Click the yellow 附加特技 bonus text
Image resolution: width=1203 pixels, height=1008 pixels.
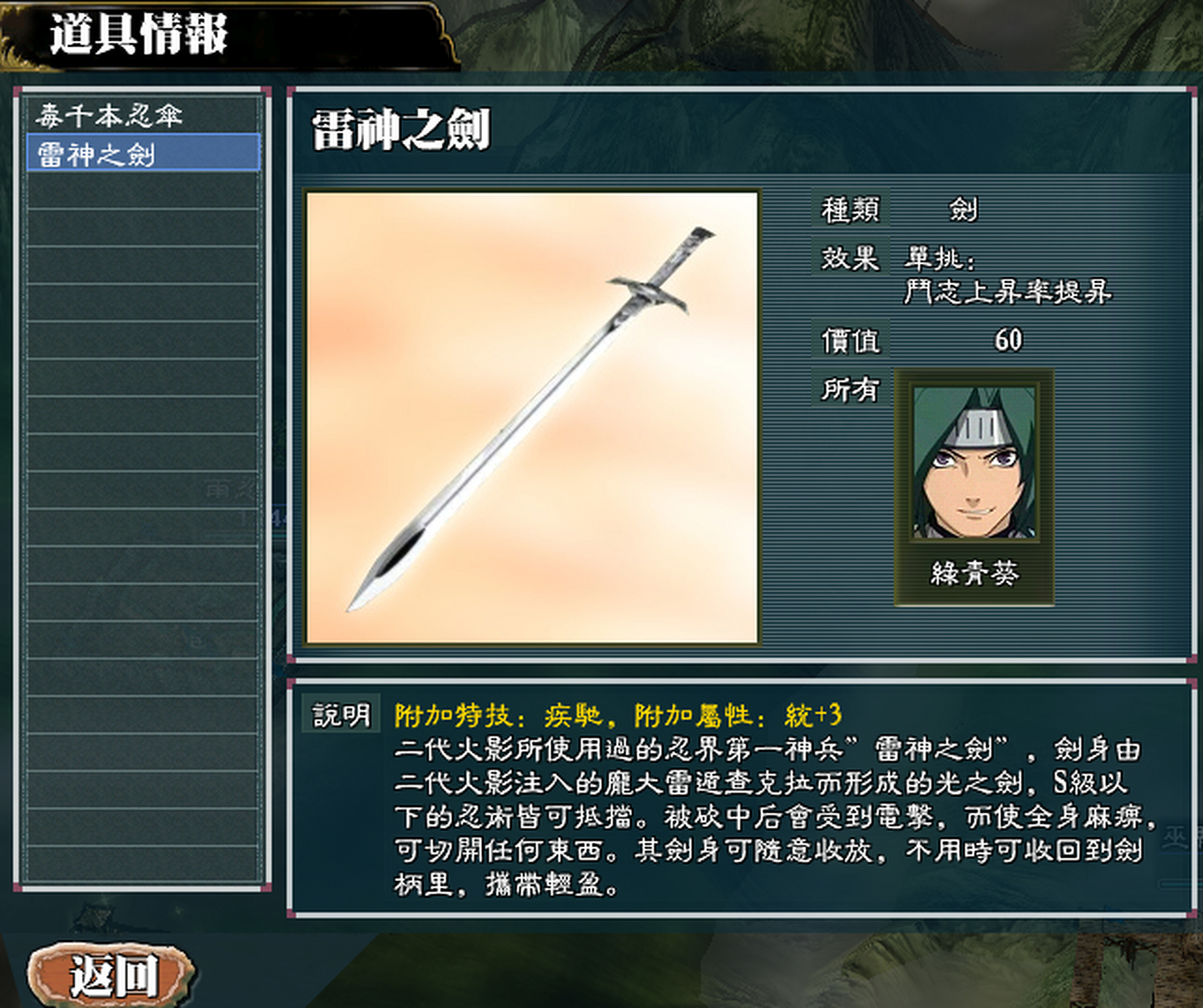click(x=618, y=714)
